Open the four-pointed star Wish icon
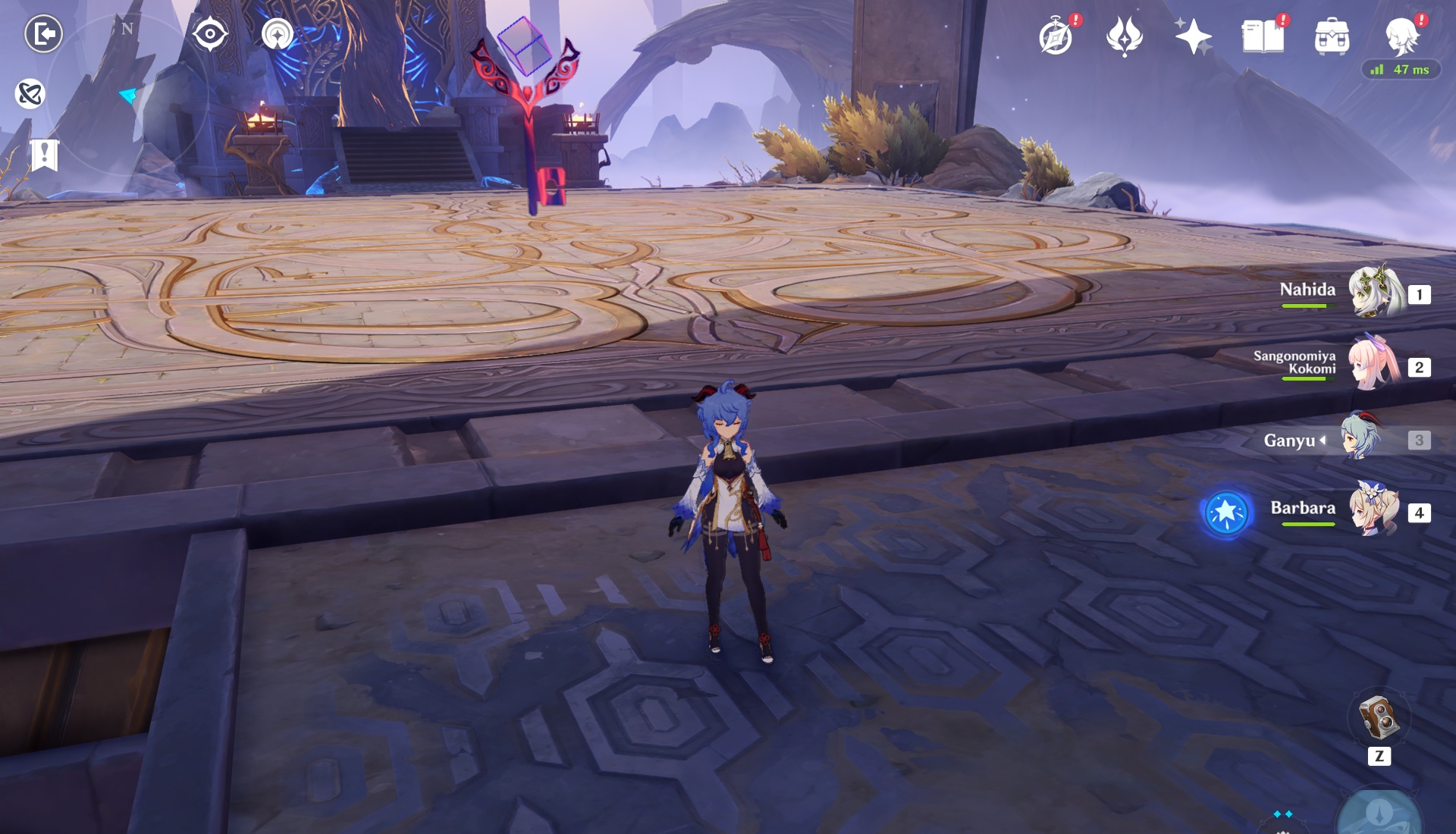The width and height of the screenshot is (1456, 834). [1192, 36]
